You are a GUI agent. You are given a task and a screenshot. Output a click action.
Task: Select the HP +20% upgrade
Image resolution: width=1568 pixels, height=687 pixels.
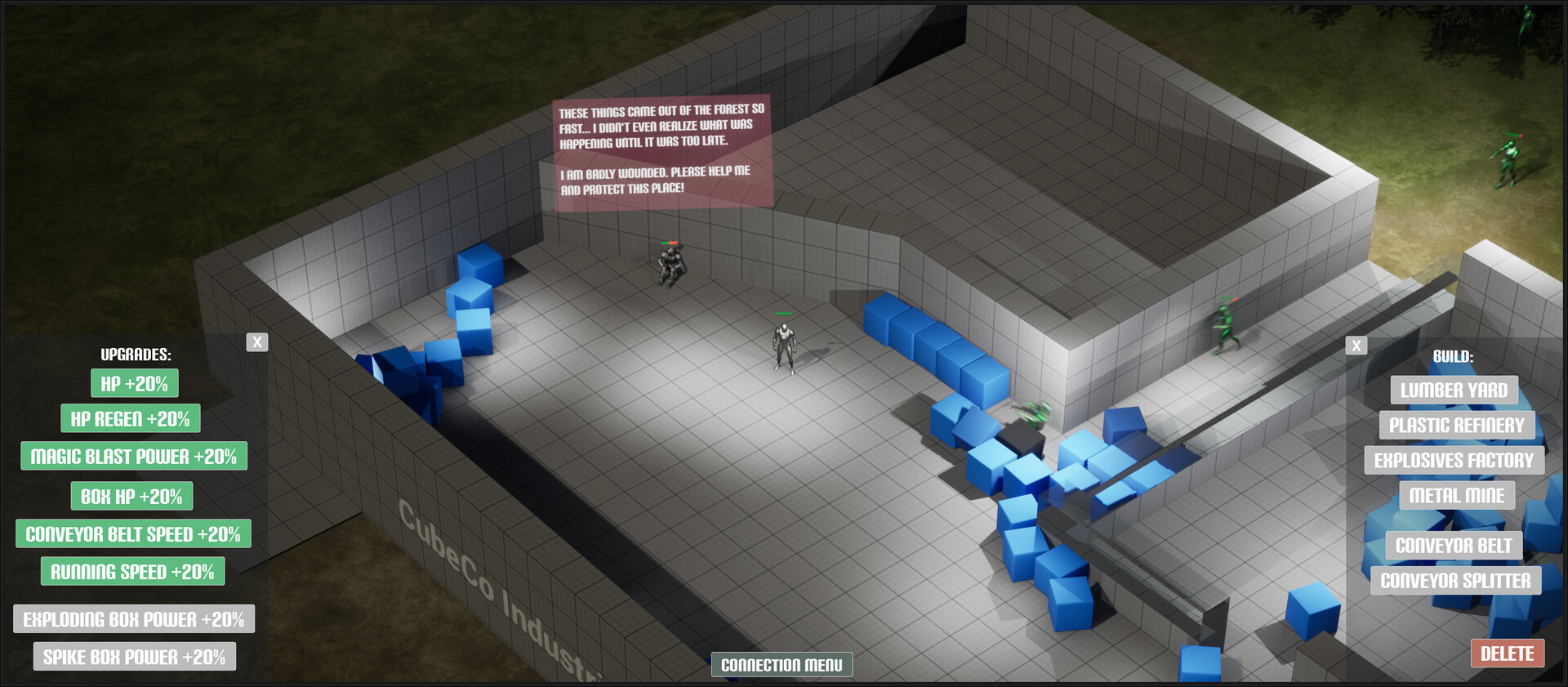[133, 381]
